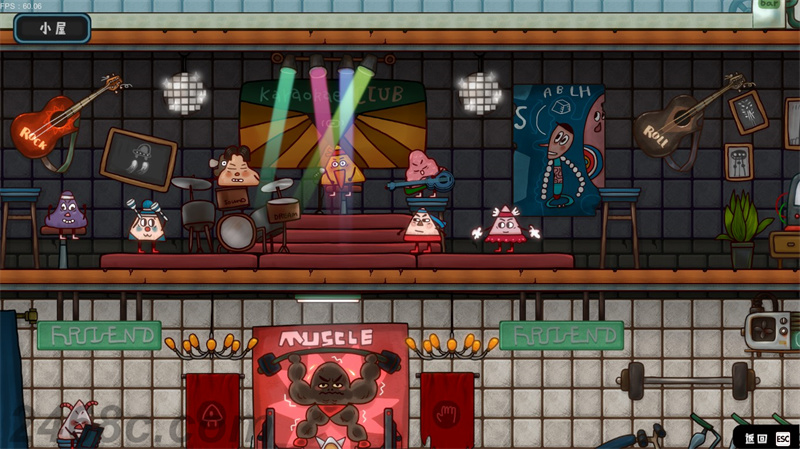The width and height of the screenshot is (800, 449).
Task: Select the 小屋 location label
Action: [x=52, y=28]
